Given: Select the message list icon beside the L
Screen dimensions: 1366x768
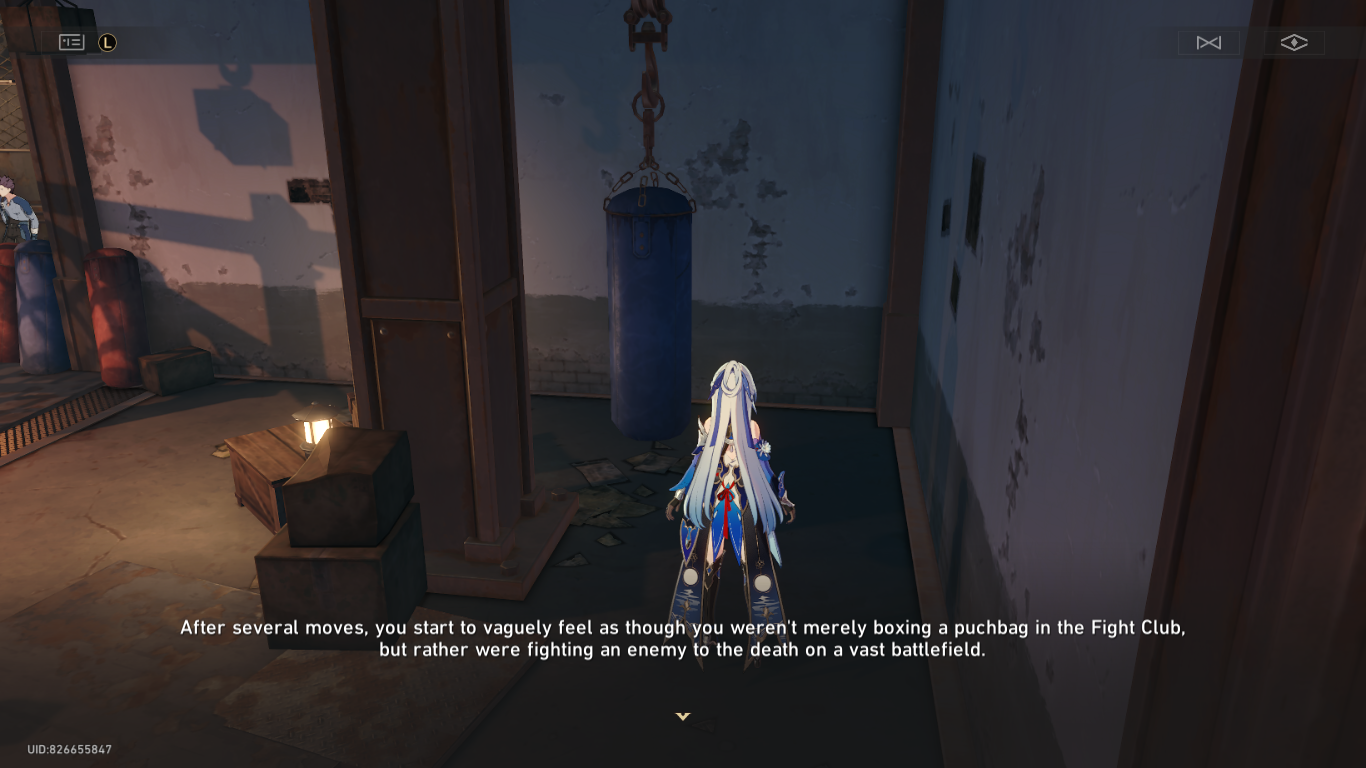Looking at the screenshot, I should 71,42.
